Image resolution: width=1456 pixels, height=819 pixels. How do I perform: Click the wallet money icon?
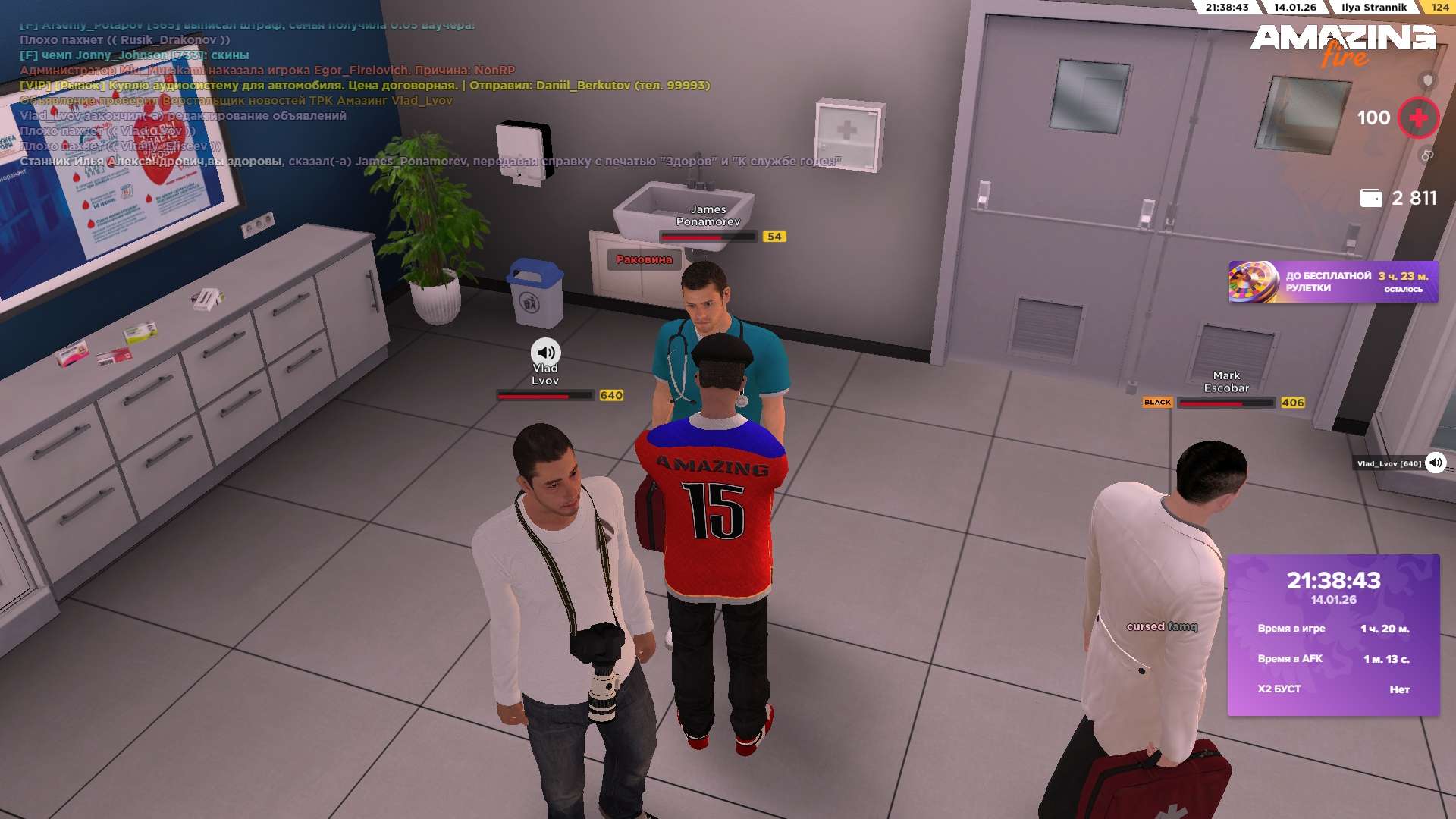point(1370,198)
